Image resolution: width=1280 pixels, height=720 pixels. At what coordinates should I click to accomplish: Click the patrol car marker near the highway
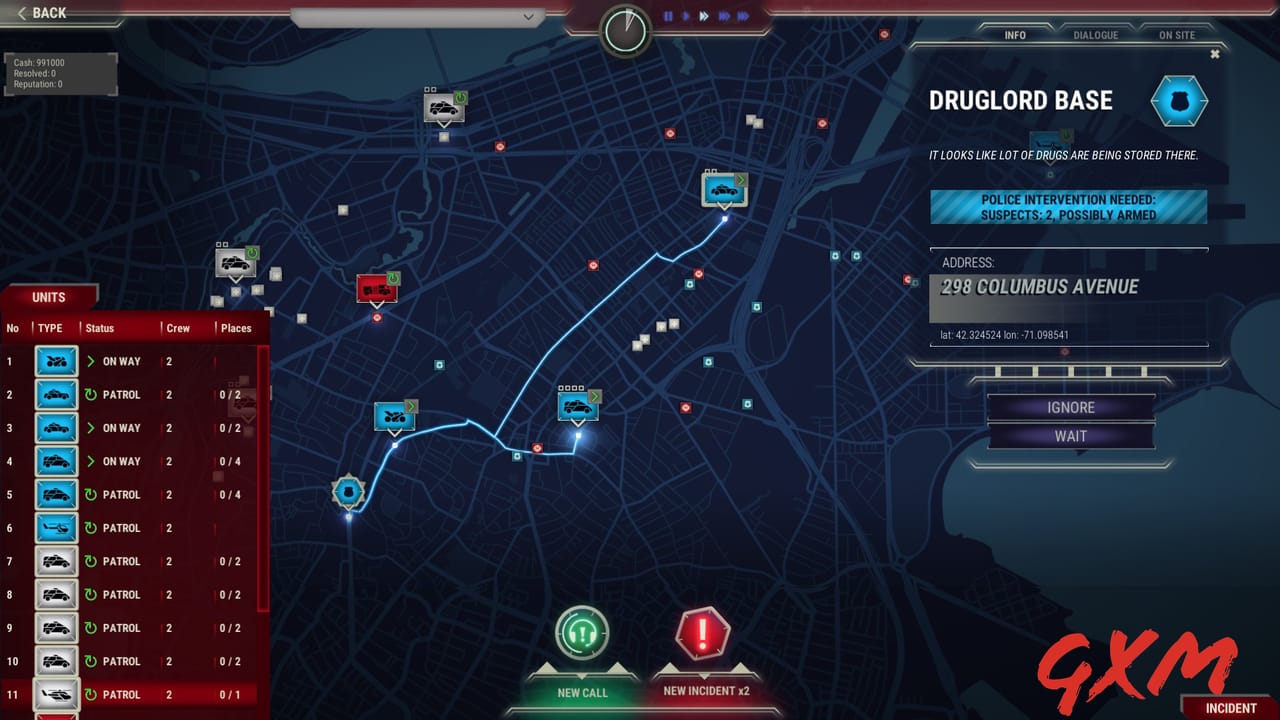pos(722,190)
